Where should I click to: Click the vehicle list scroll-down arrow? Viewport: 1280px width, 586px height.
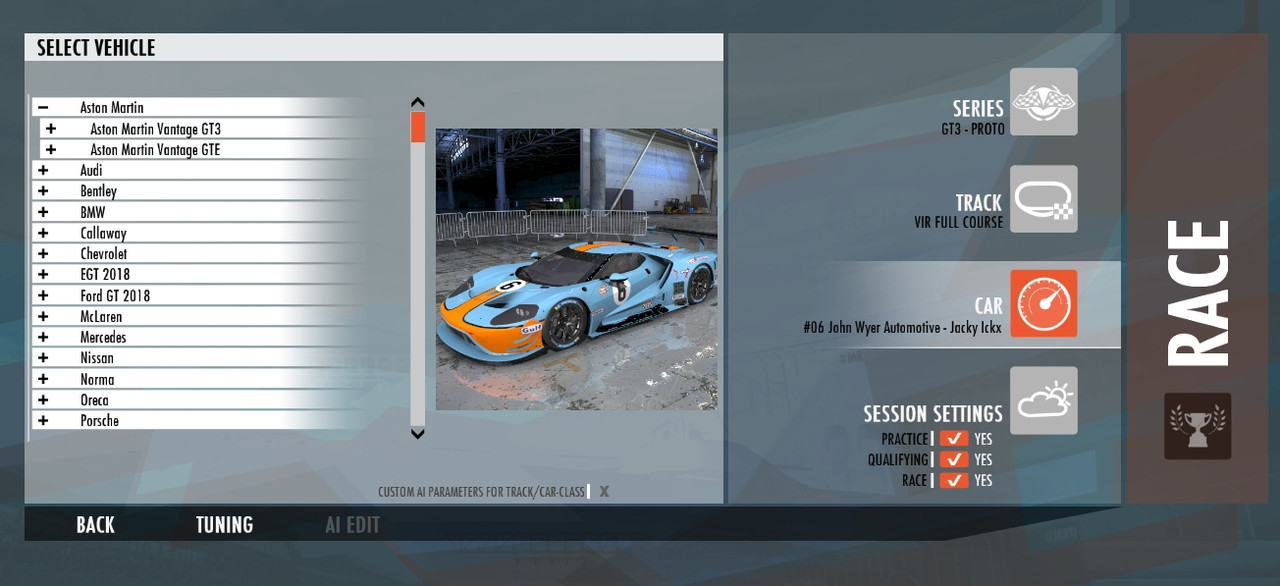point(418,434)
